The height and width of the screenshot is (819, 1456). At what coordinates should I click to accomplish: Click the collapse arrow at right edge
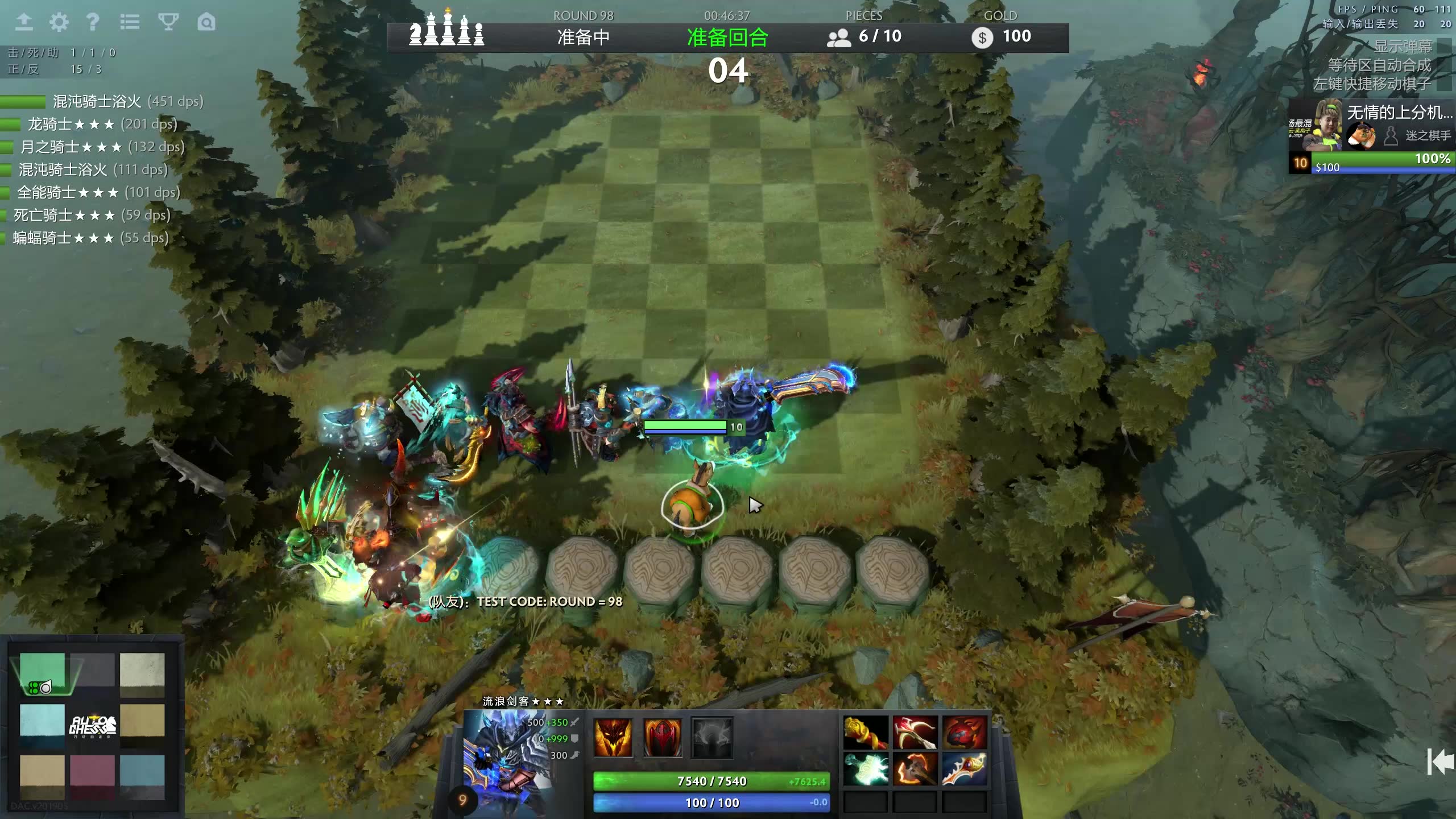point(1440,761)
